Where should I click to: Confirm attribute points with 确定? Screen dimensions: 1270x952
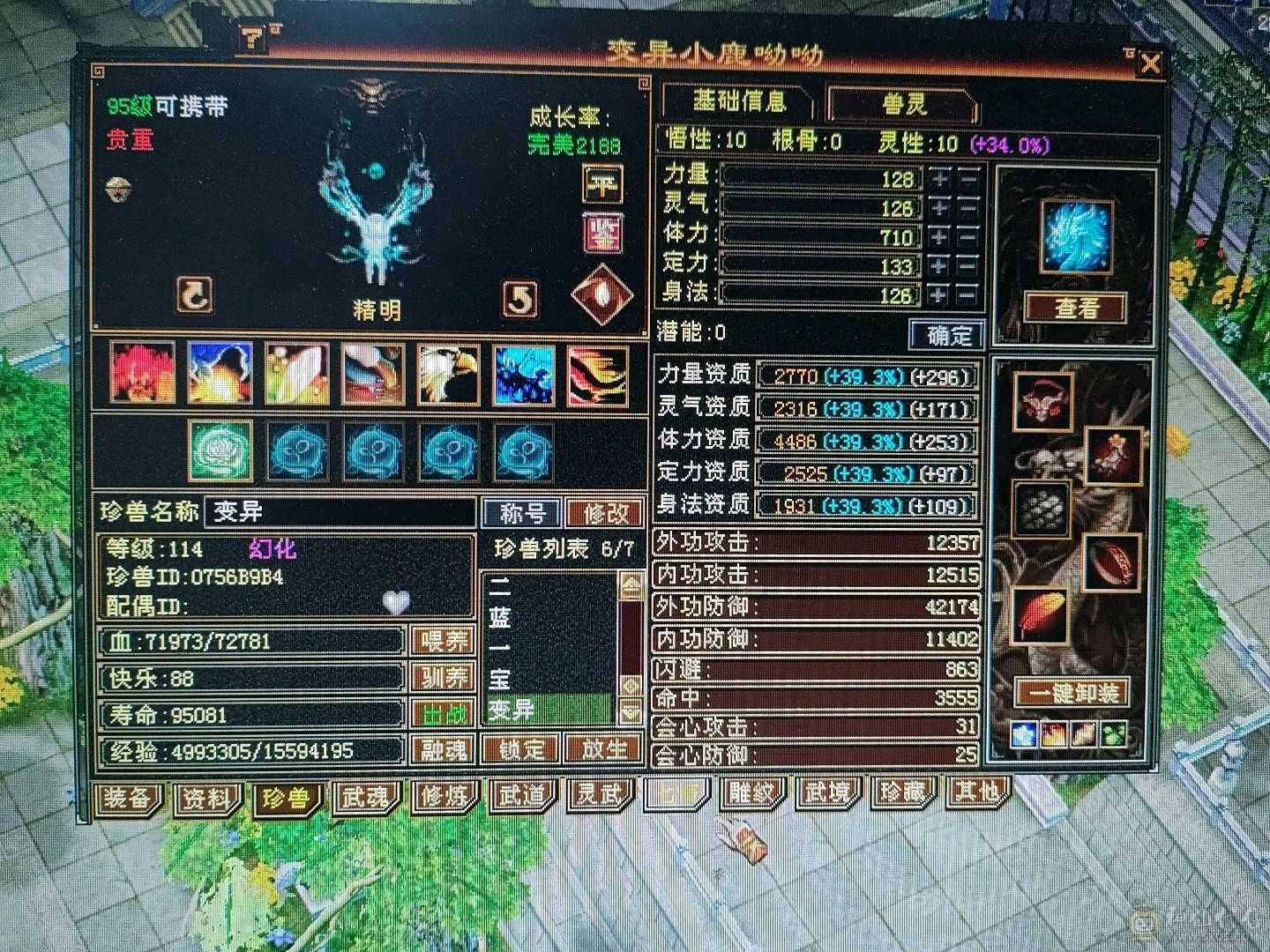point(946,335)
